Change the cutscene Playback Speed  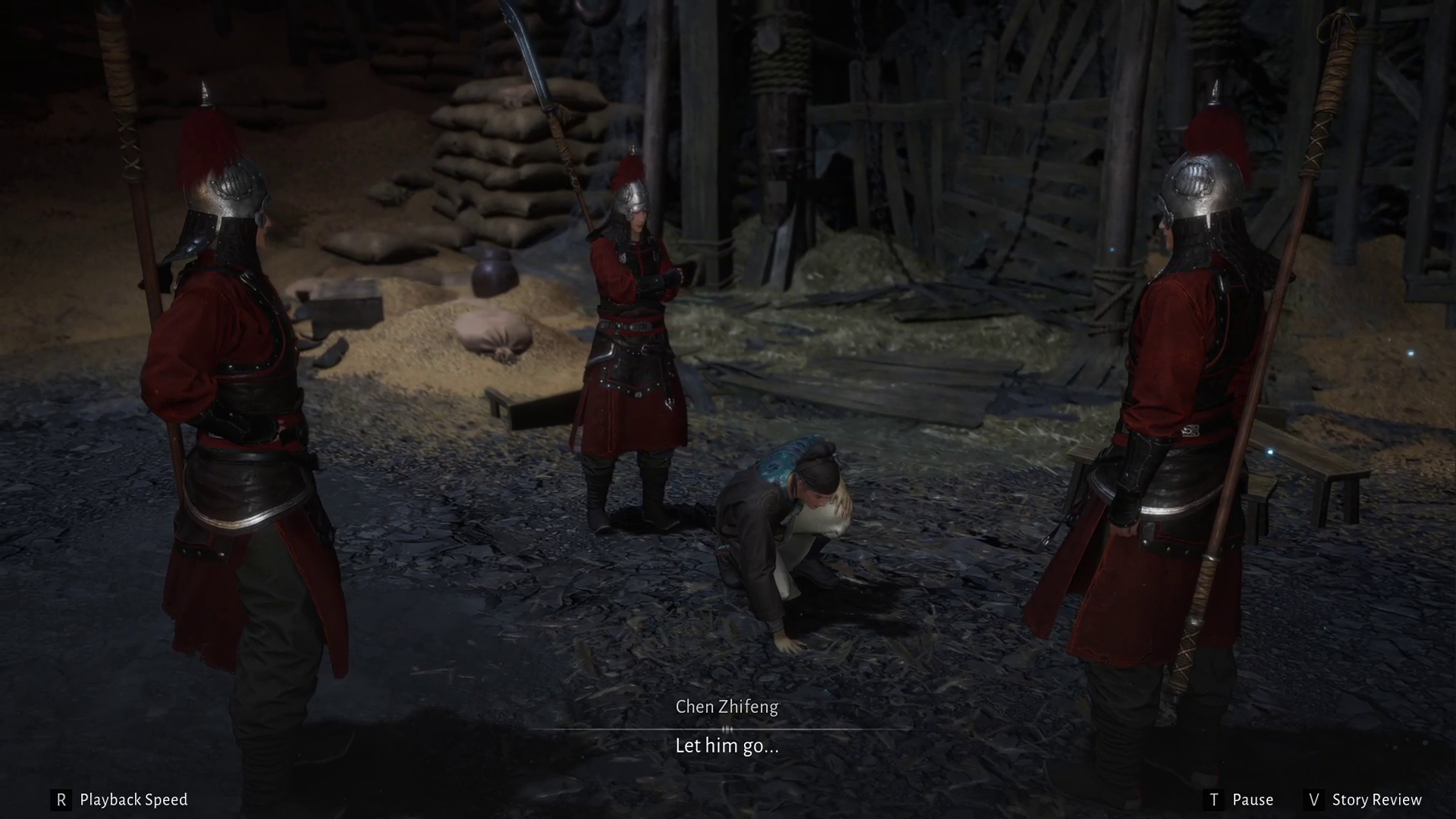click(120, 800)
